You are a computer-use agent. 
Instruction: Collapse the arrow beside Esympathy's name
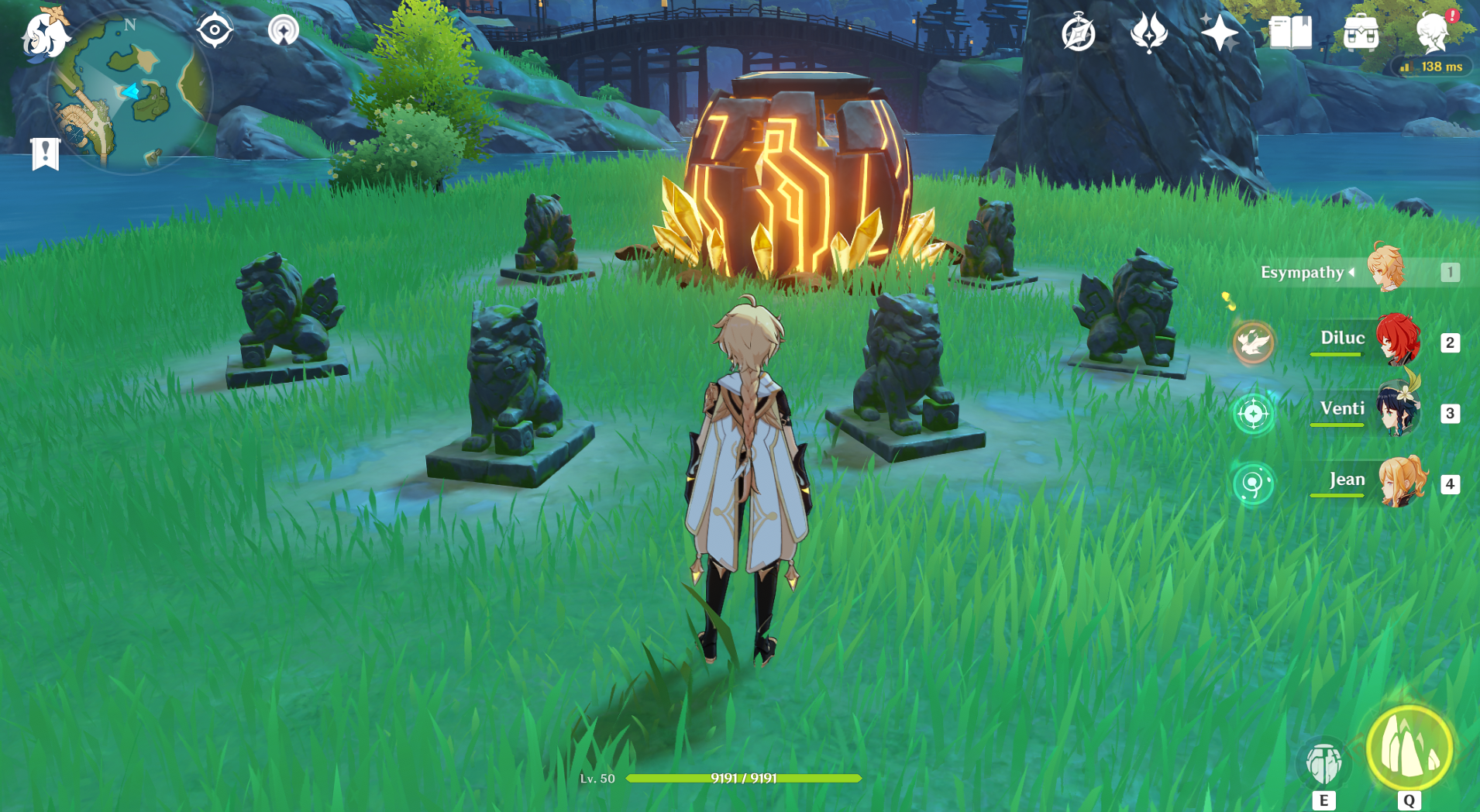click(1351, 273)
